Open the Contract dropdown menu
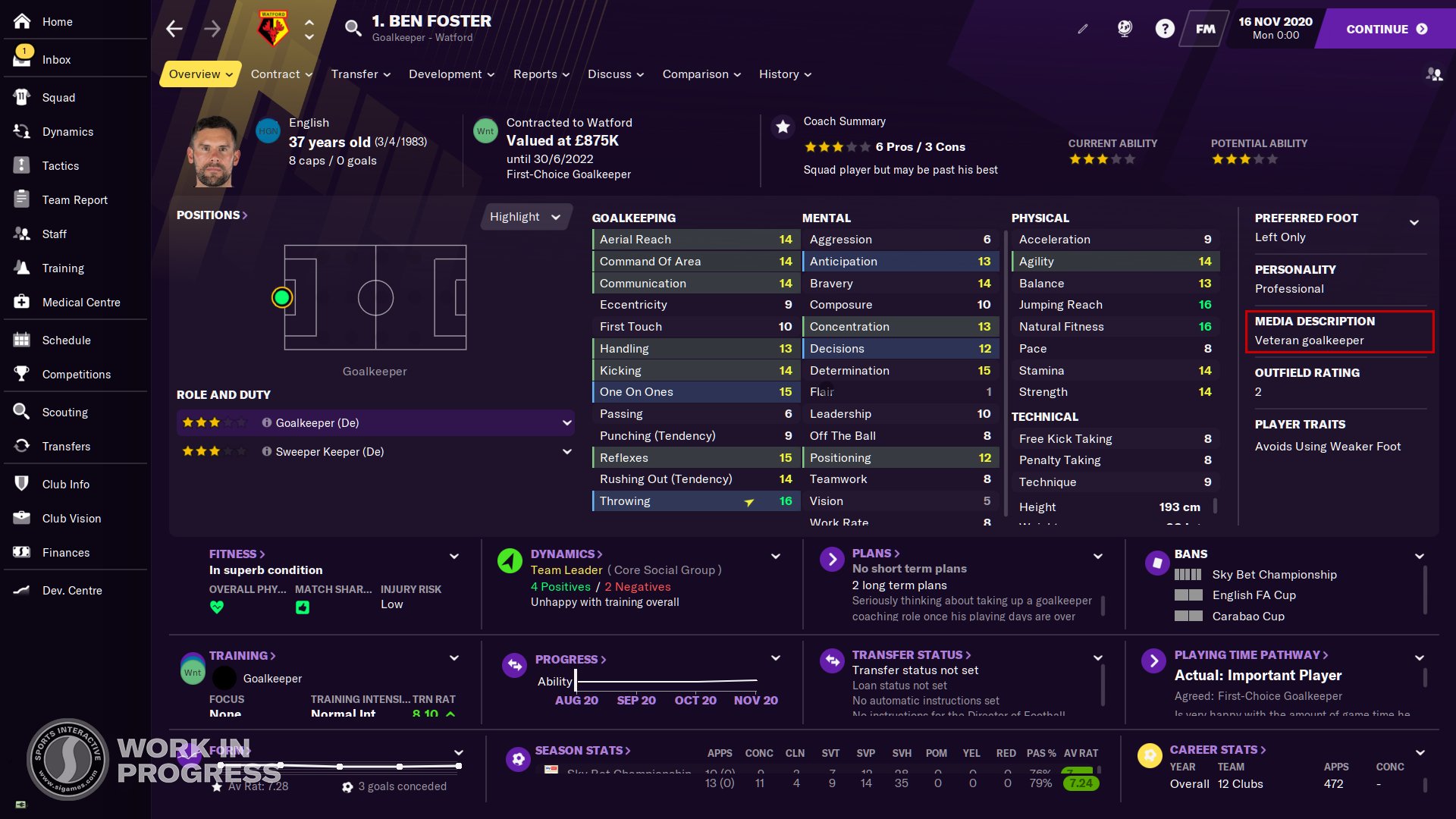Screen dimensions: 1456x819 click(281, 74)
